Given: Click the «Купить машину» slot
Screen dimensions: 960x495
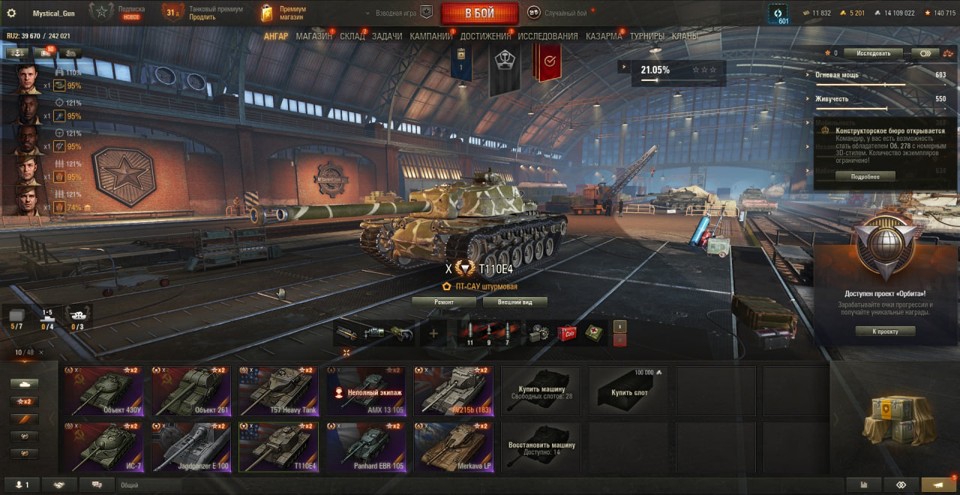Looking at the screenshot, I should tap(541, 390).
